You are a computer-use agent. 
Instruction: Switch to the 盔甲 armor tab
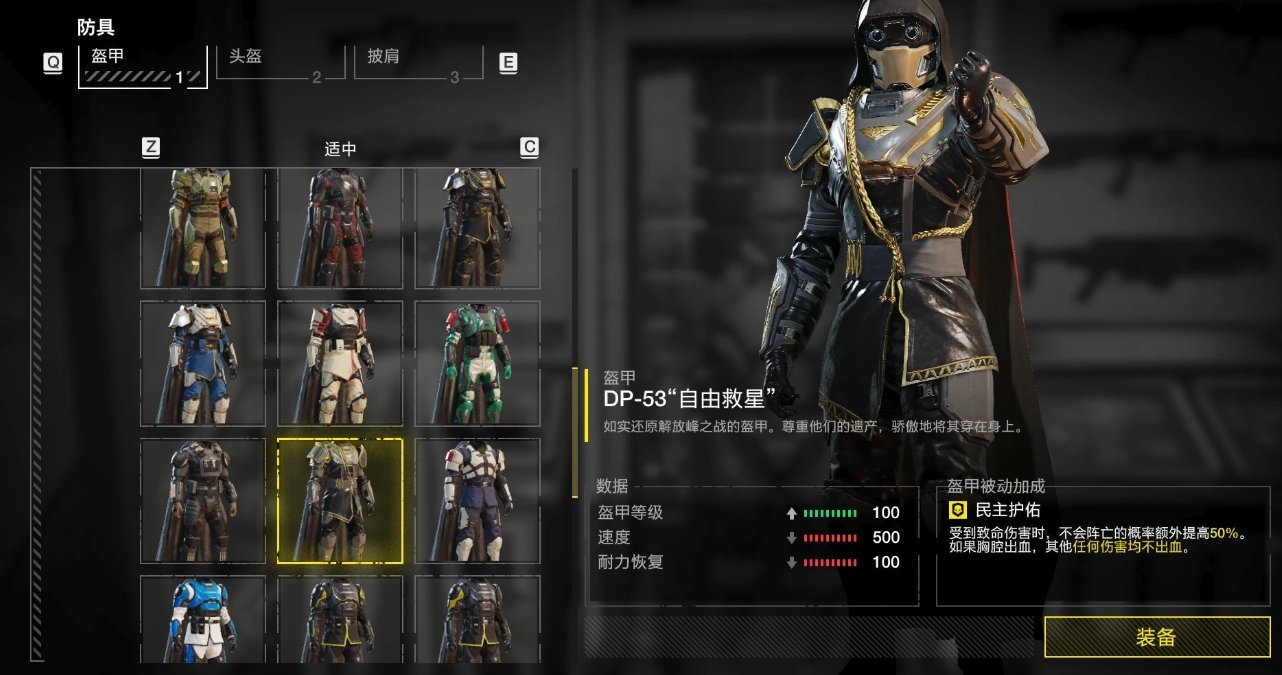pyautogui.click(x=142, y=64)
